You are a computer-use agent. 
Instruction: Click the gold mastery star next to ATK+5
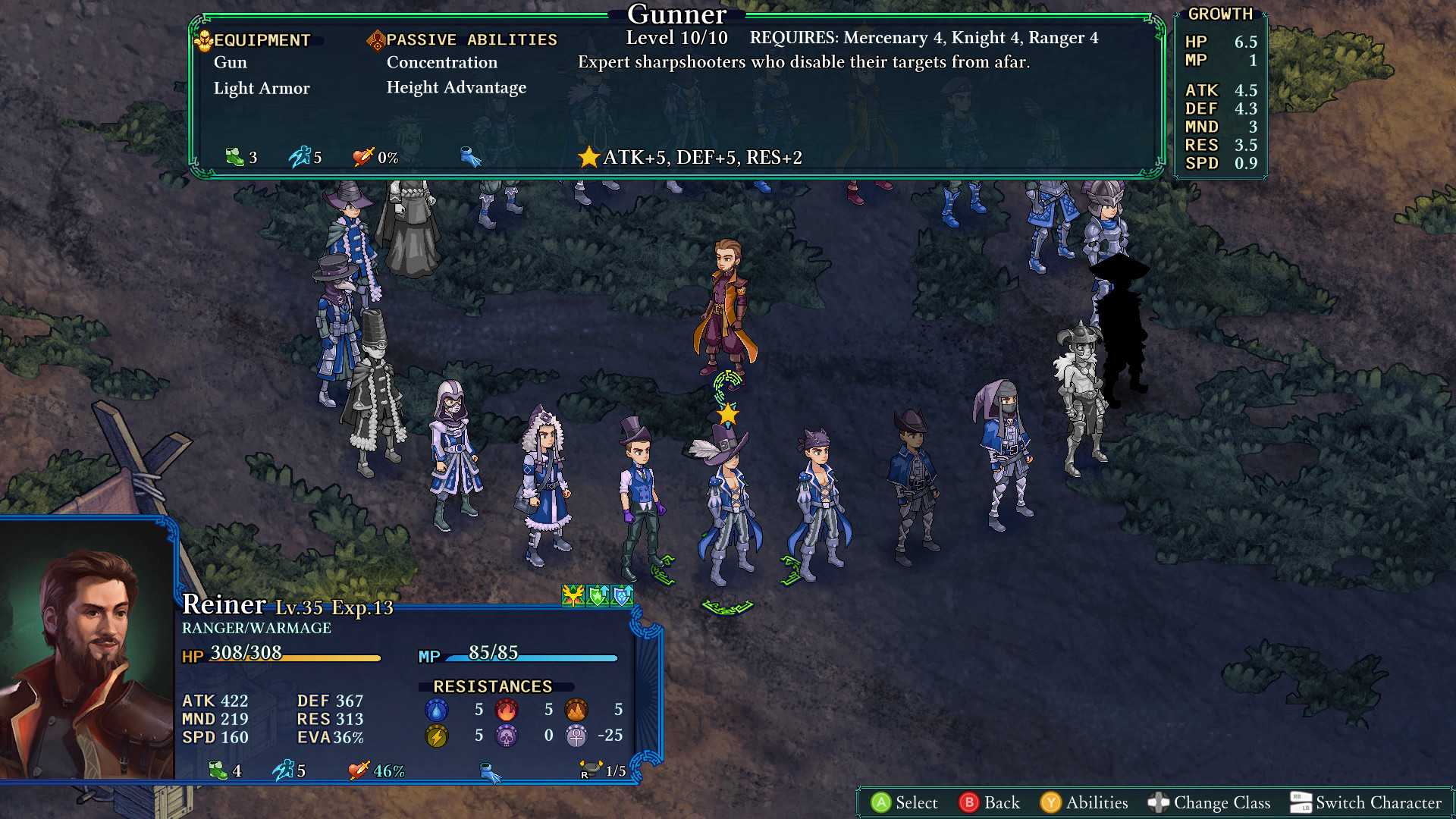[587, 158]
